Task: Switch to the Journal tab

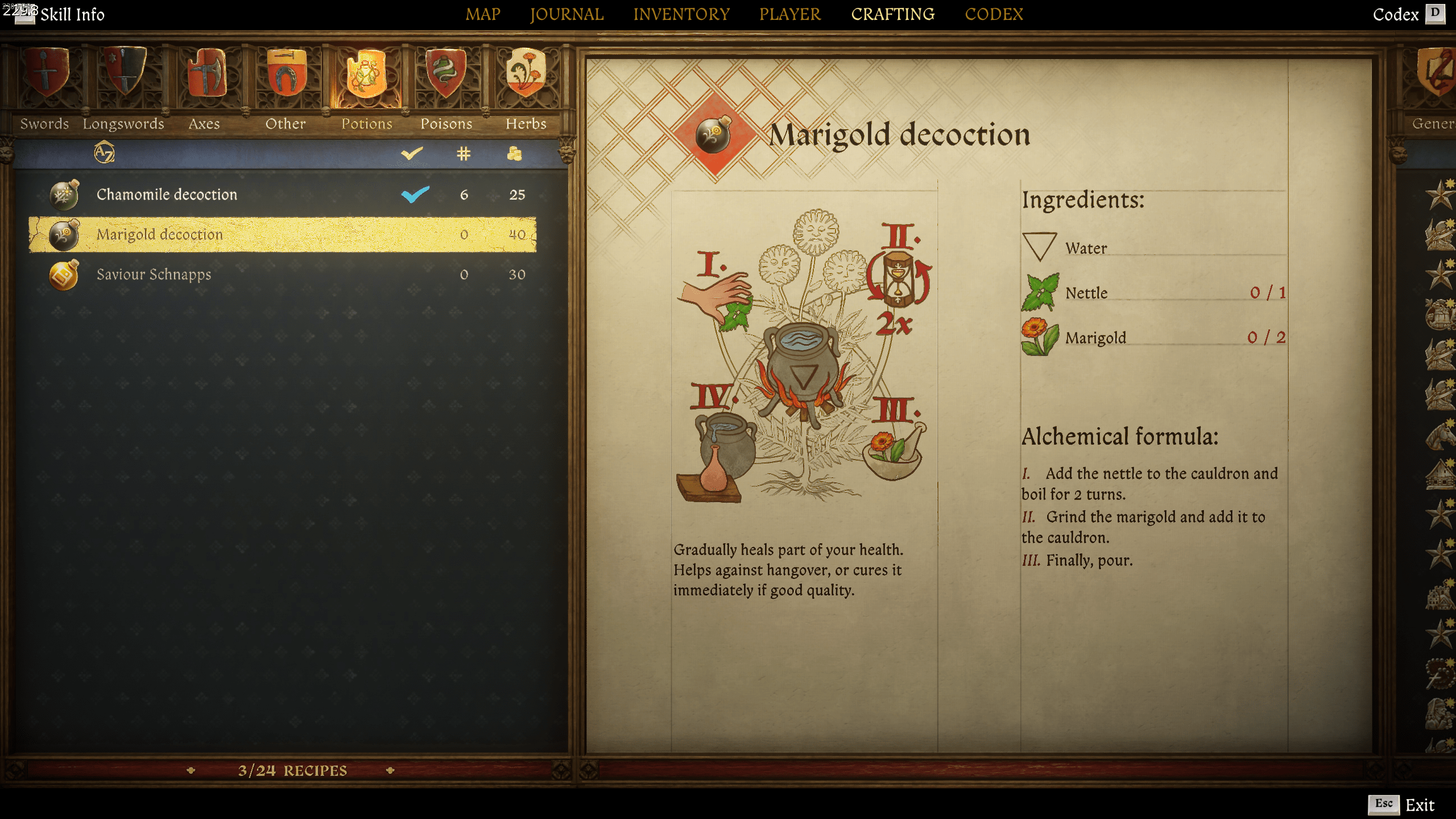Action: click(566, 14)
